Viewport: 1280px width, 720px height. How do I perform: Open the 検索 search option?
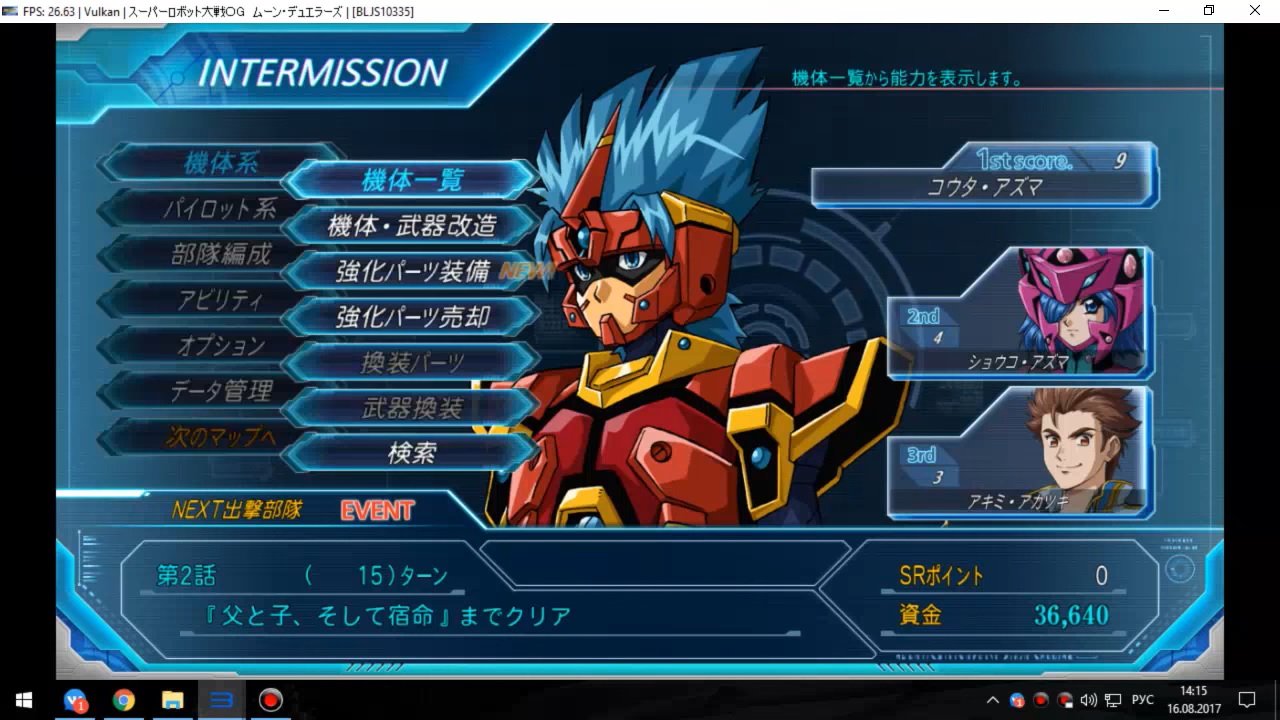pyautogui.click(x=412, y=453)
